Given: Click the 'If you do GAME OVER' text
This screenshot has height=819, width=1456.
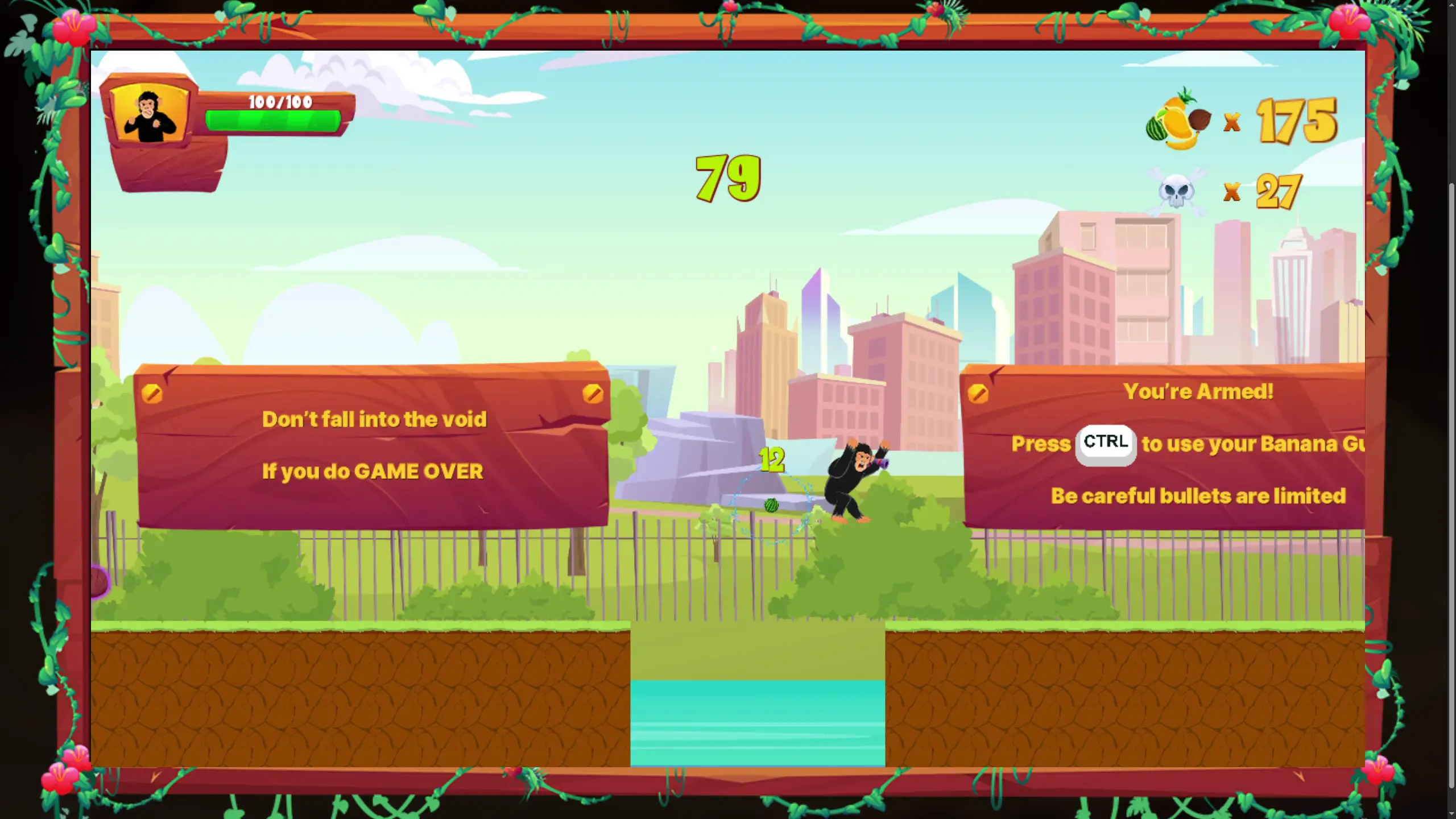Looking at the screenshot, I should pos(372,471).
